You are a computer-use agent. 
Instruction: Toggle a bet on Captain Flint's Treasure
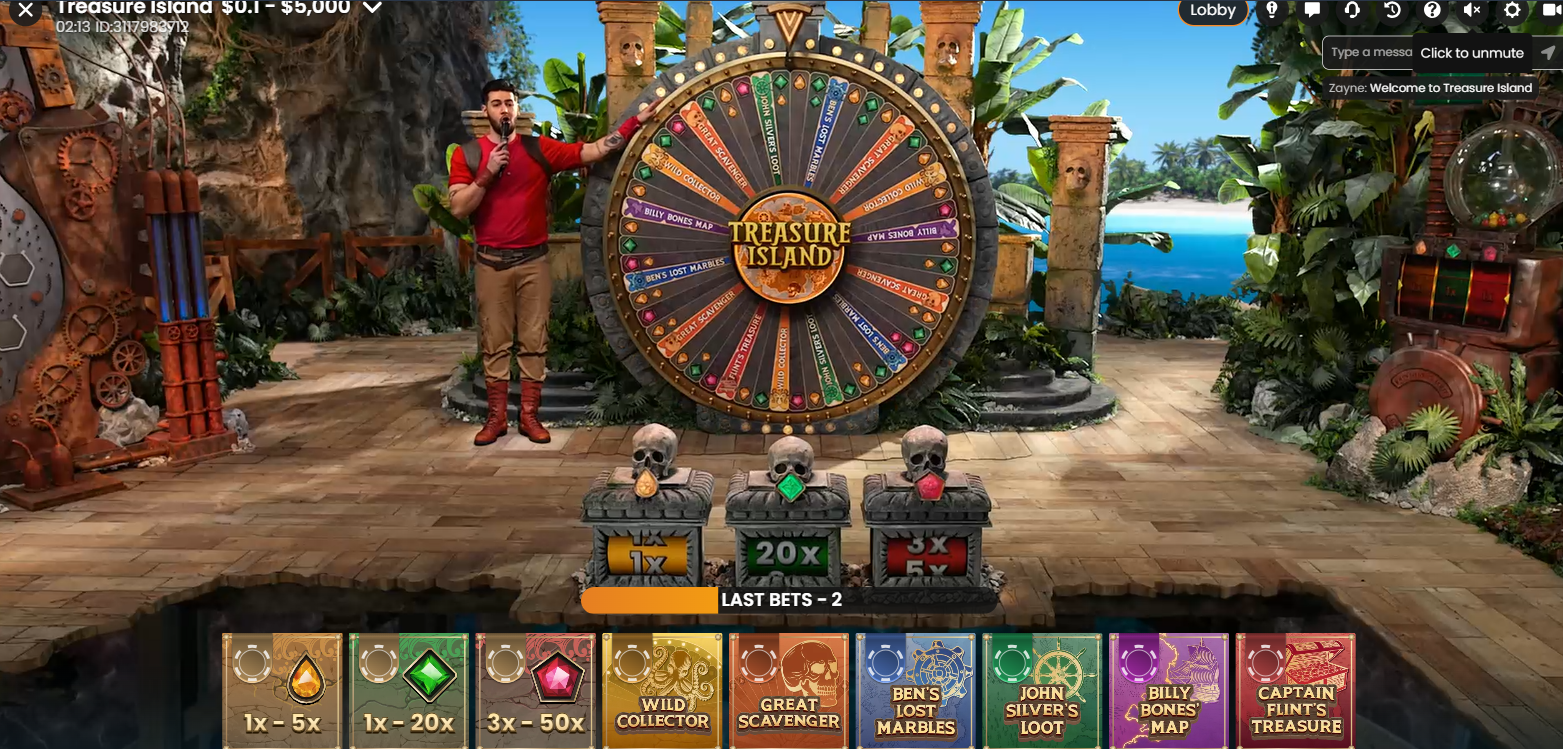point(1295,688)
